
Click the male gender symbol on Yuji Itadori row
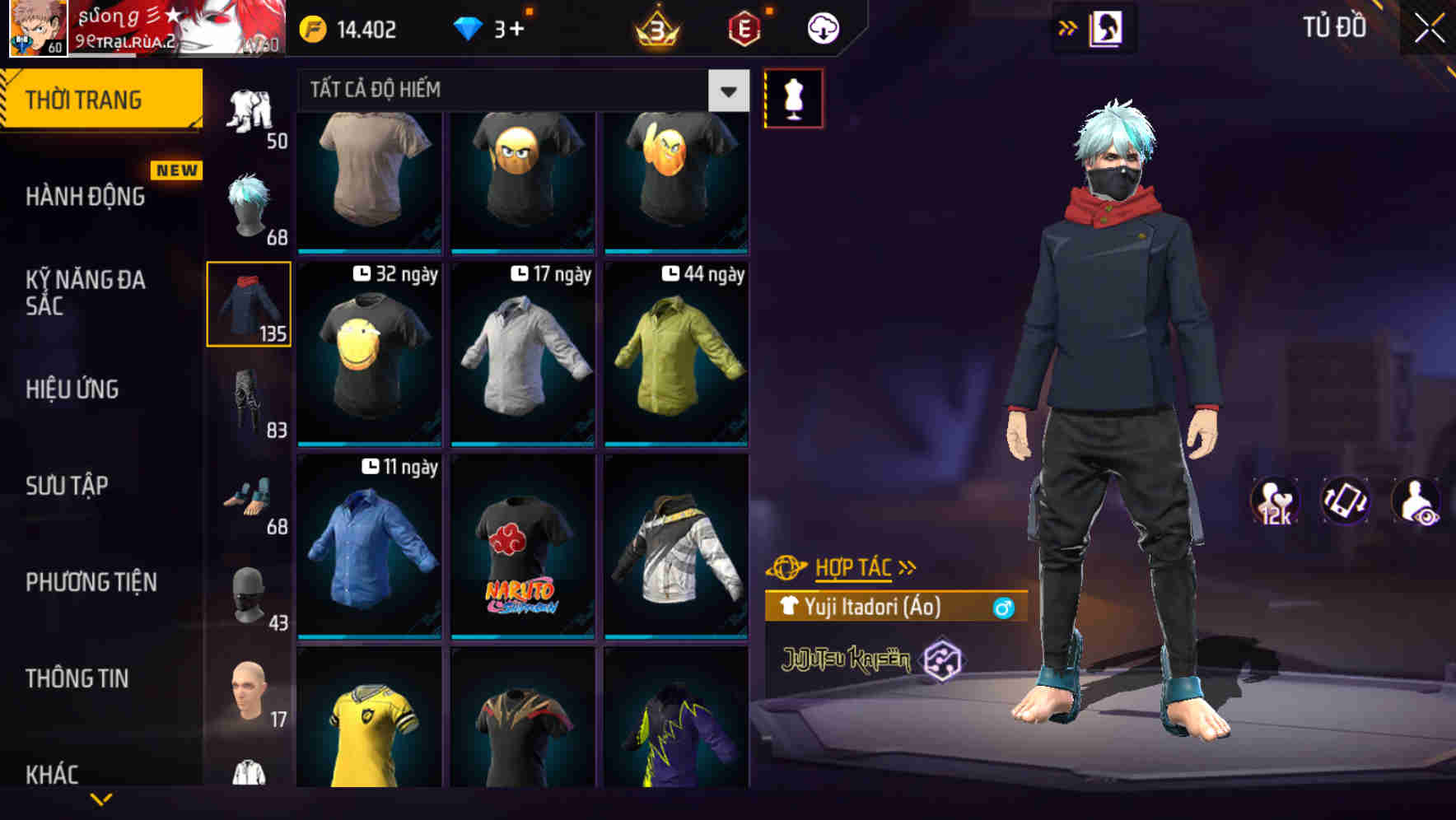pos(1003,607)
